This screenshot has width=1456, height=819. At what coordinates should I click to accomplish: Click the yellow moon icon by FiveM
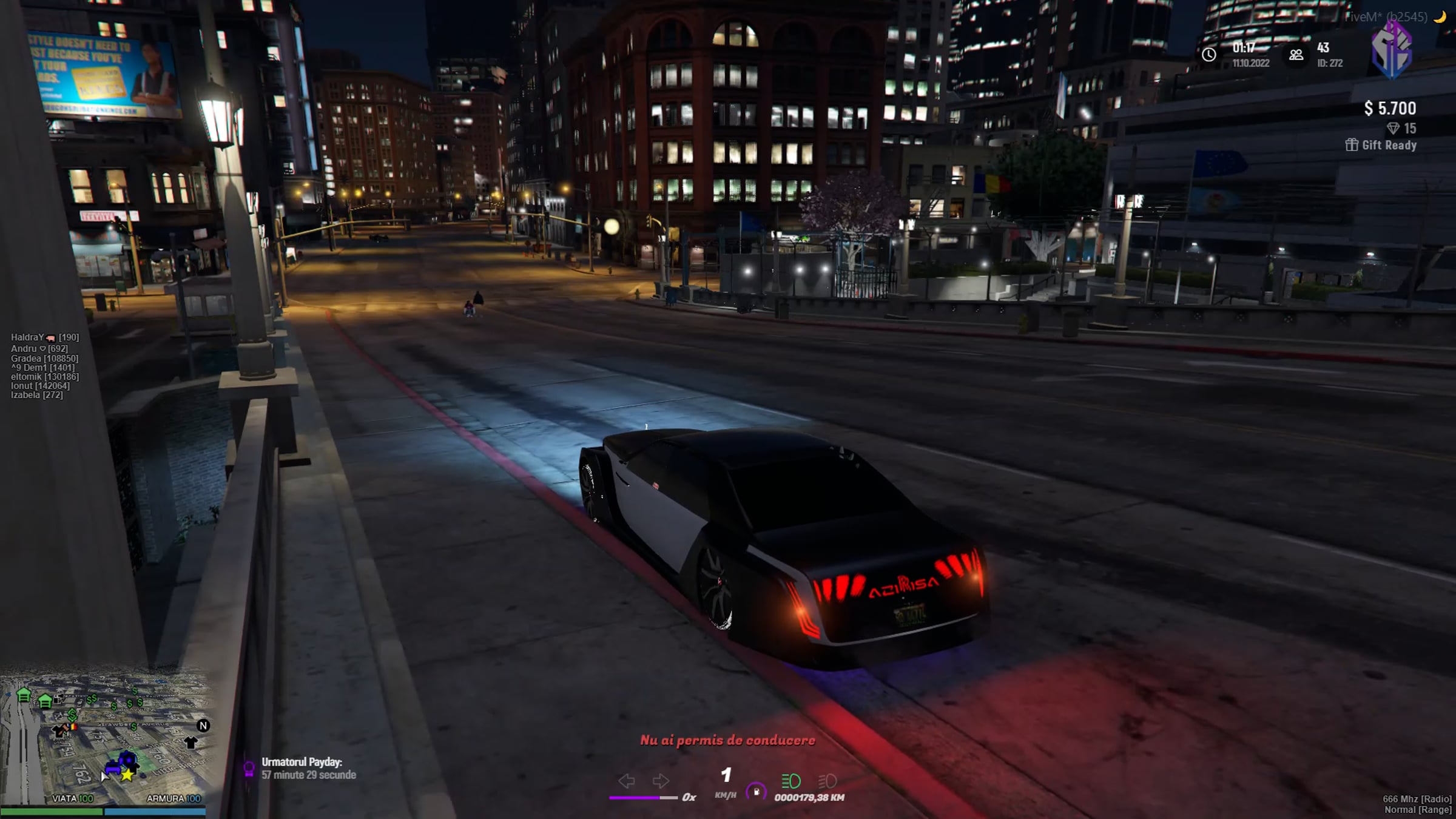pyautogui.click(x=1440, y=17)
